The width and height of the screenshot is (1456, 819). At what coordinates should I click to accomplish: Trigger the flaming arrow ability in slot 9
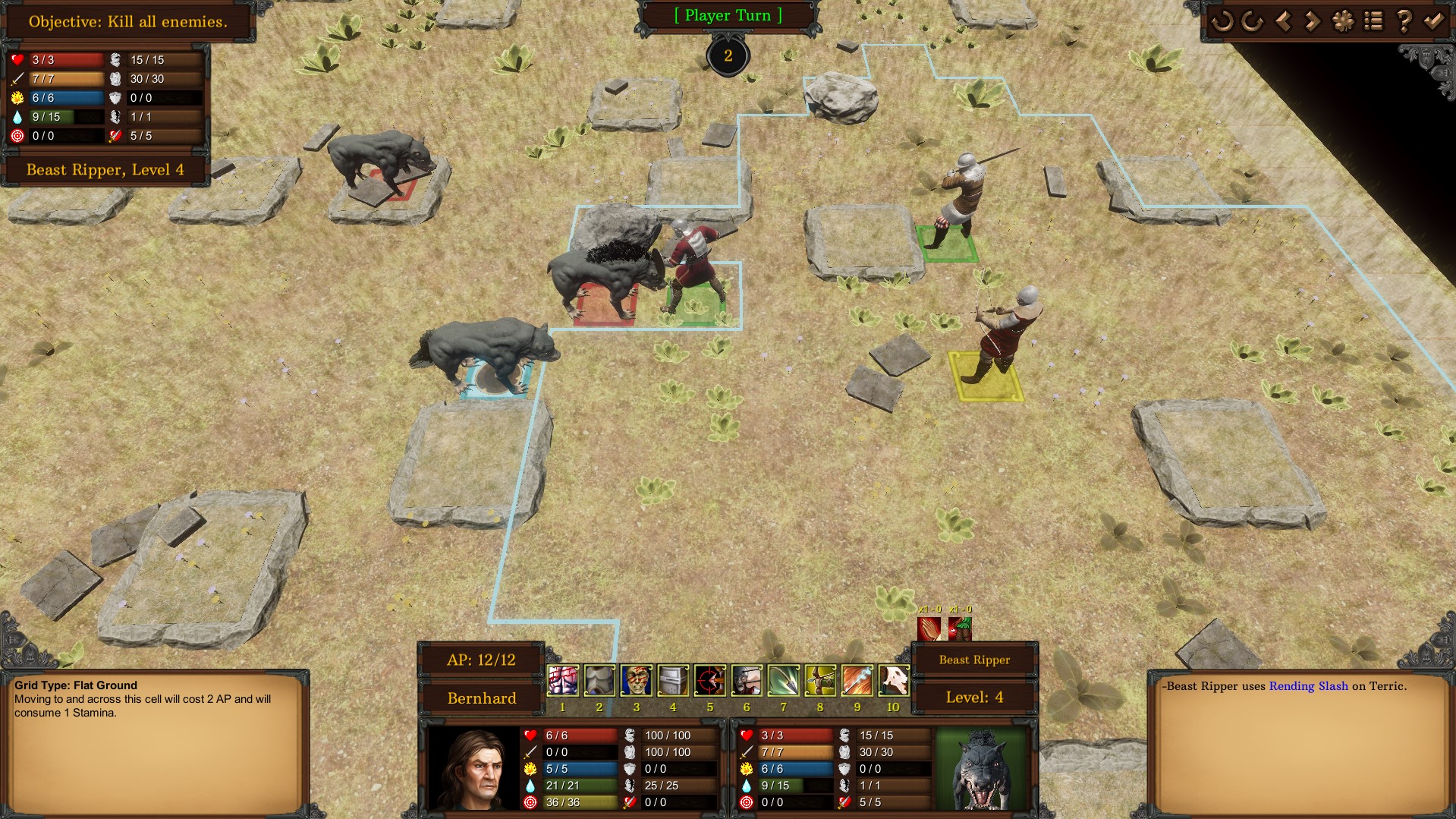click(857, 681)
